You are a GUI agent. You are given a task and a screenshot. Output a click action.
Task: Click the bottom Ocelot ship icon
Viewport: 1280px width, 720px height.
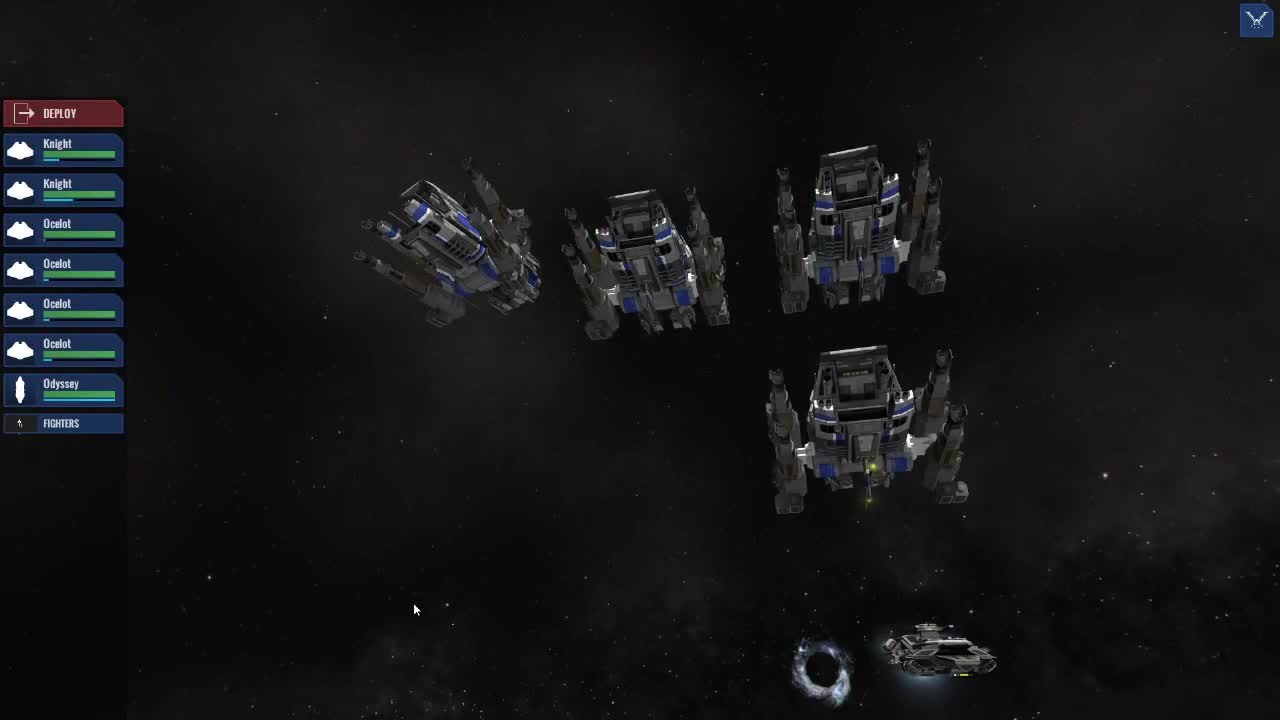(x=20, y=350)
